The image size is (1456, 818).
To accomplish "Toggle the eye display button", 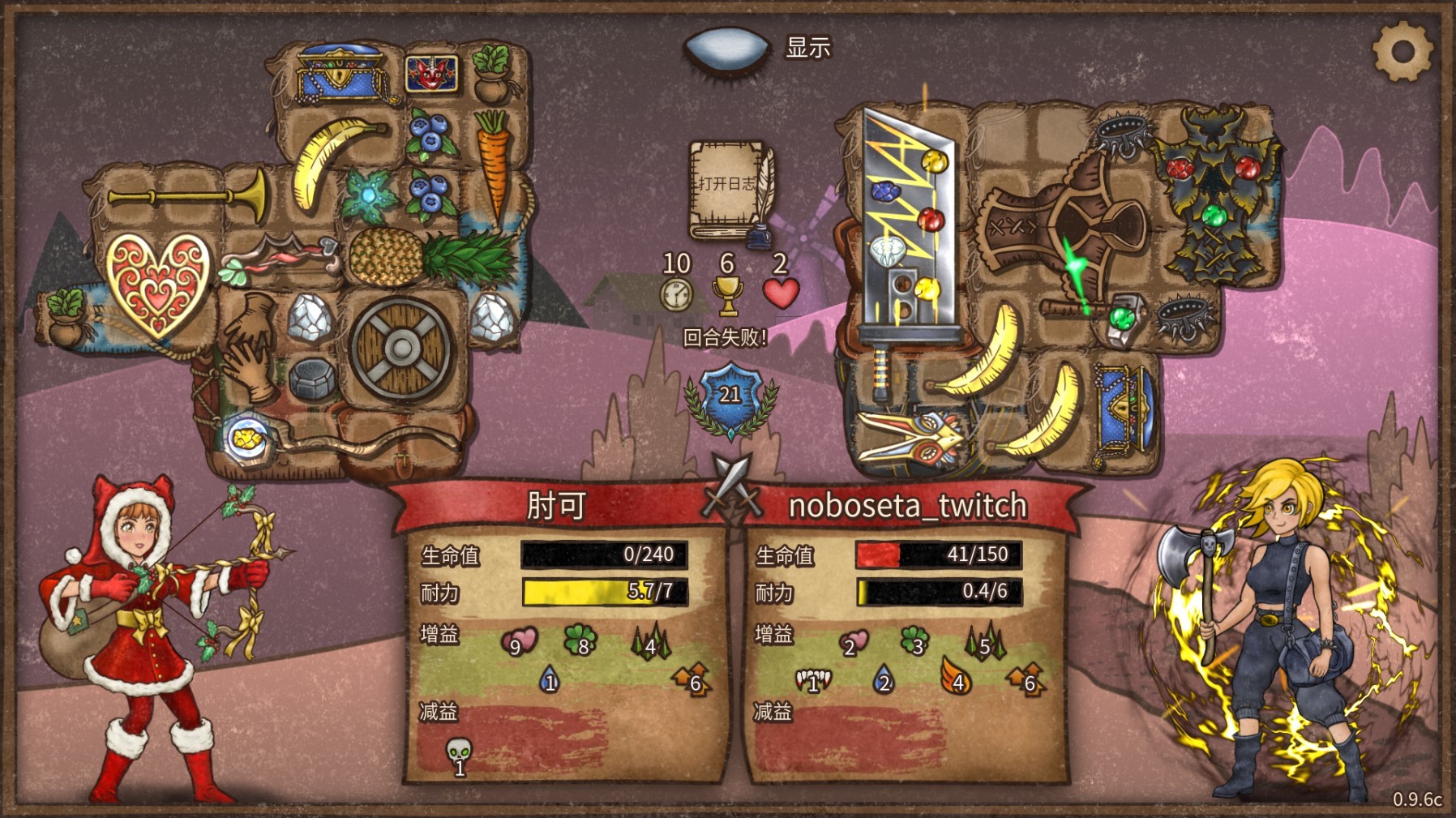I will [726, 49].
